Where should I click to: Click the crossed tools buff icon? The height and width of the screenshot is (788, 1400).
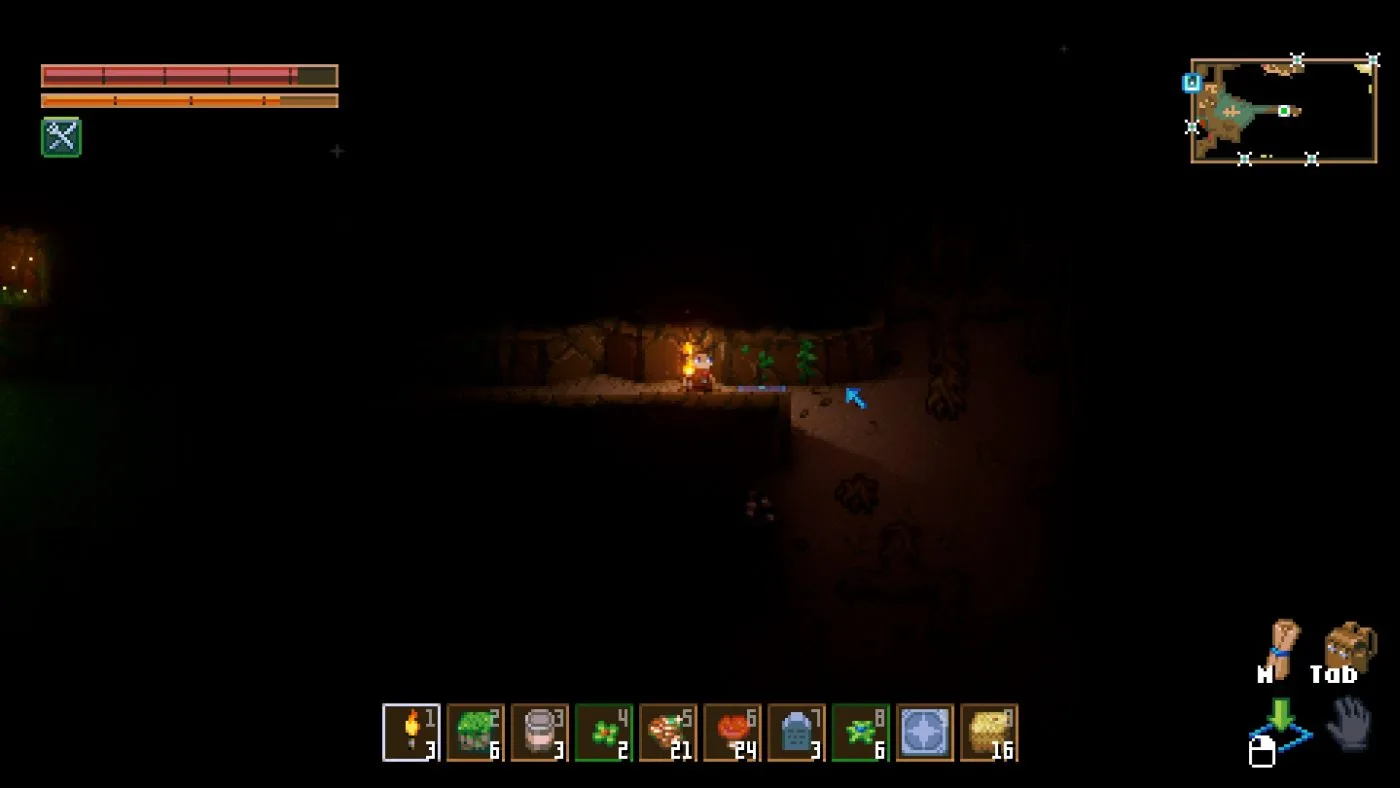coord(61,137)
